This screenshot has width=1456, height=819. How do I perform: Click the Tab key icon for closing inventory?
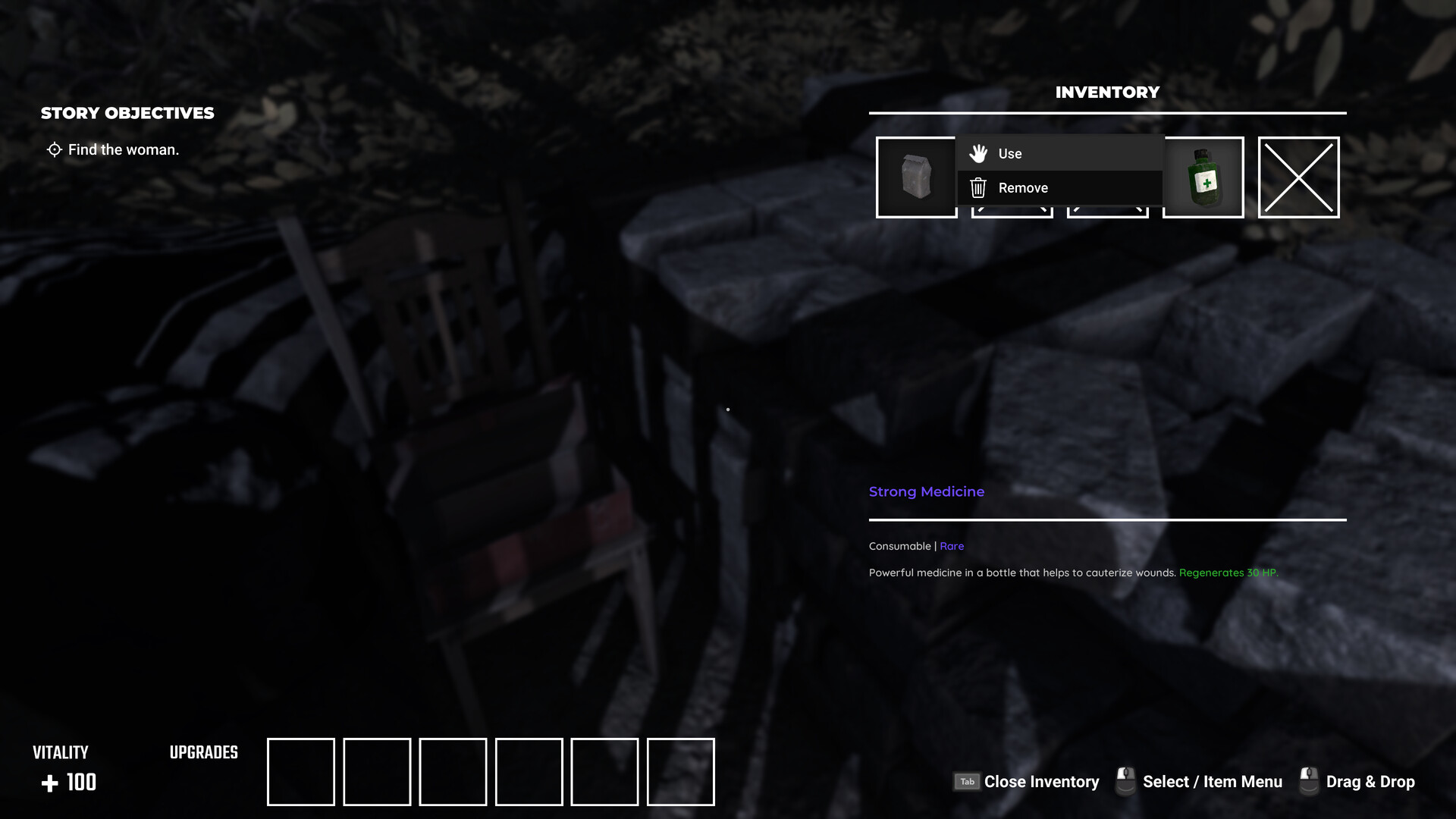click(x=966, y=781)
